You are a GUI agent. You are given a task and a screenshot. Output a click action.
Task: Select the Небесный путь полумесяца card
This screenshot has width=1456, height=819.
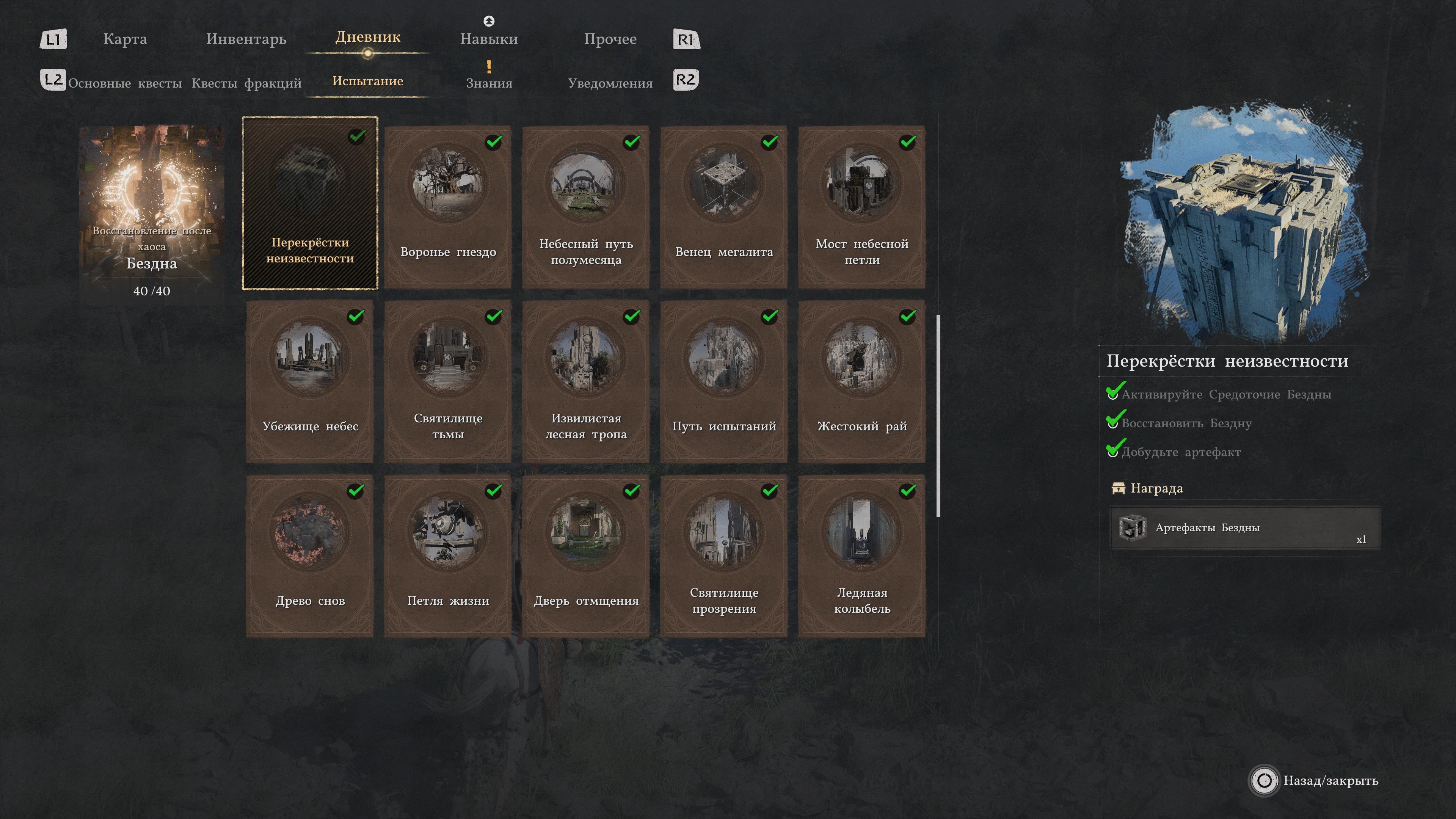point(585,207)
